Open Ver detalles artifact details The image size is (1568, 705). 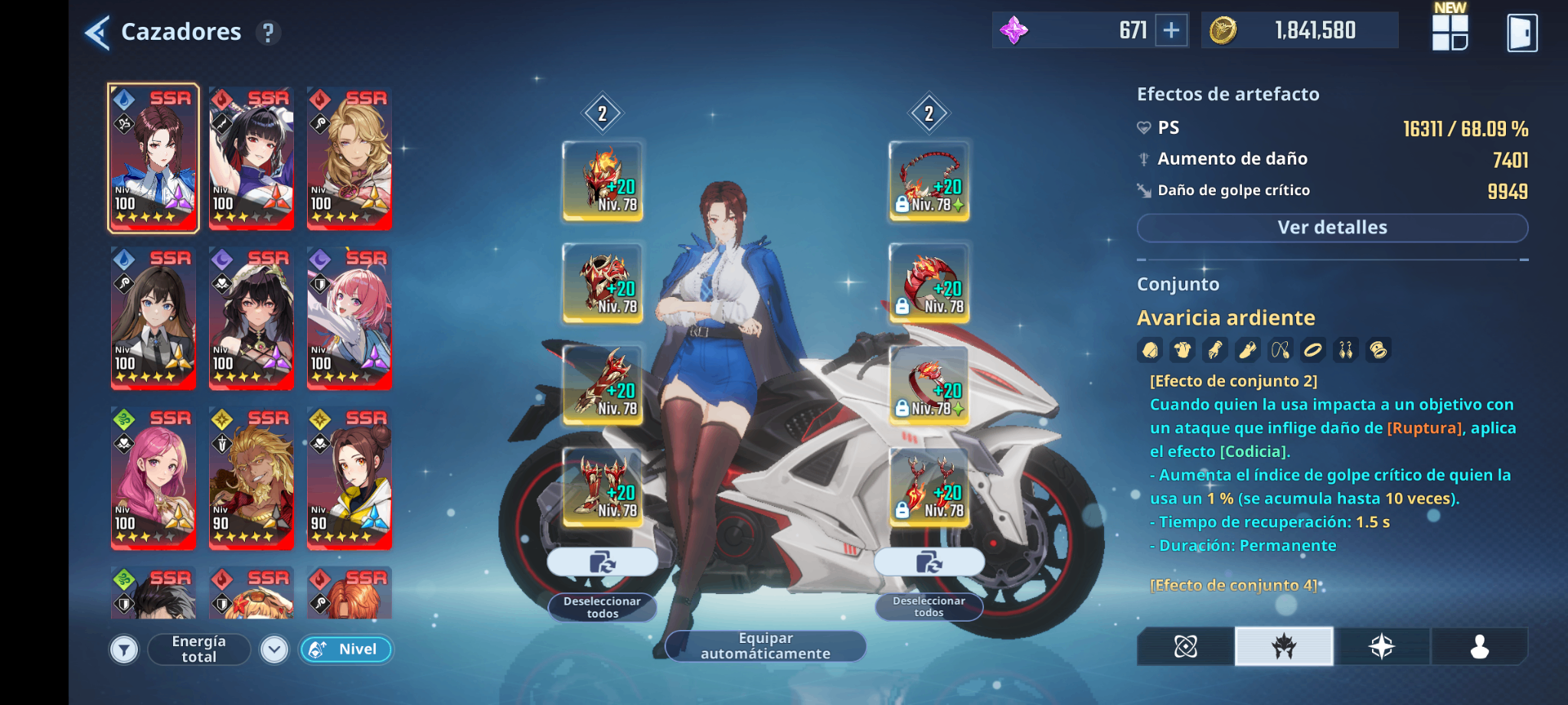point(1332,228)
